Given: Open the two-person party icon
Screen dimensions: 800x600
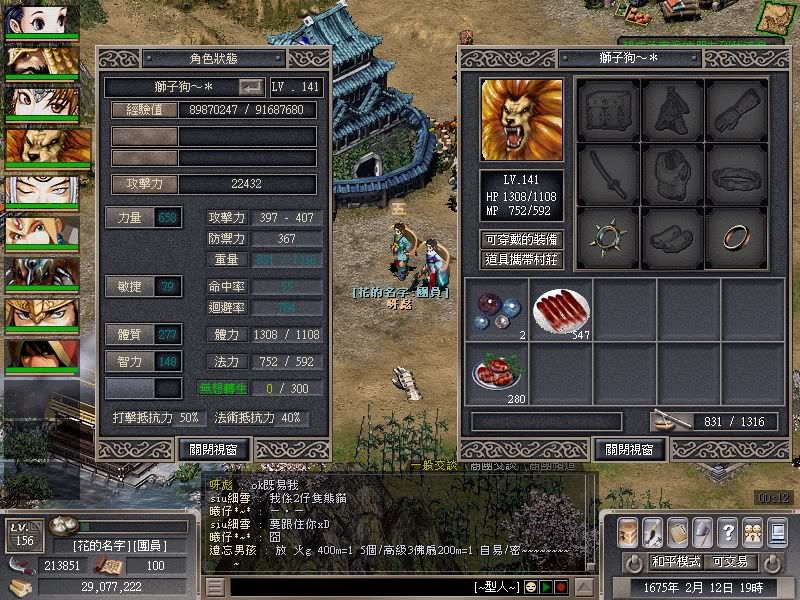Looking at the screenshot, I should point(751,531).
